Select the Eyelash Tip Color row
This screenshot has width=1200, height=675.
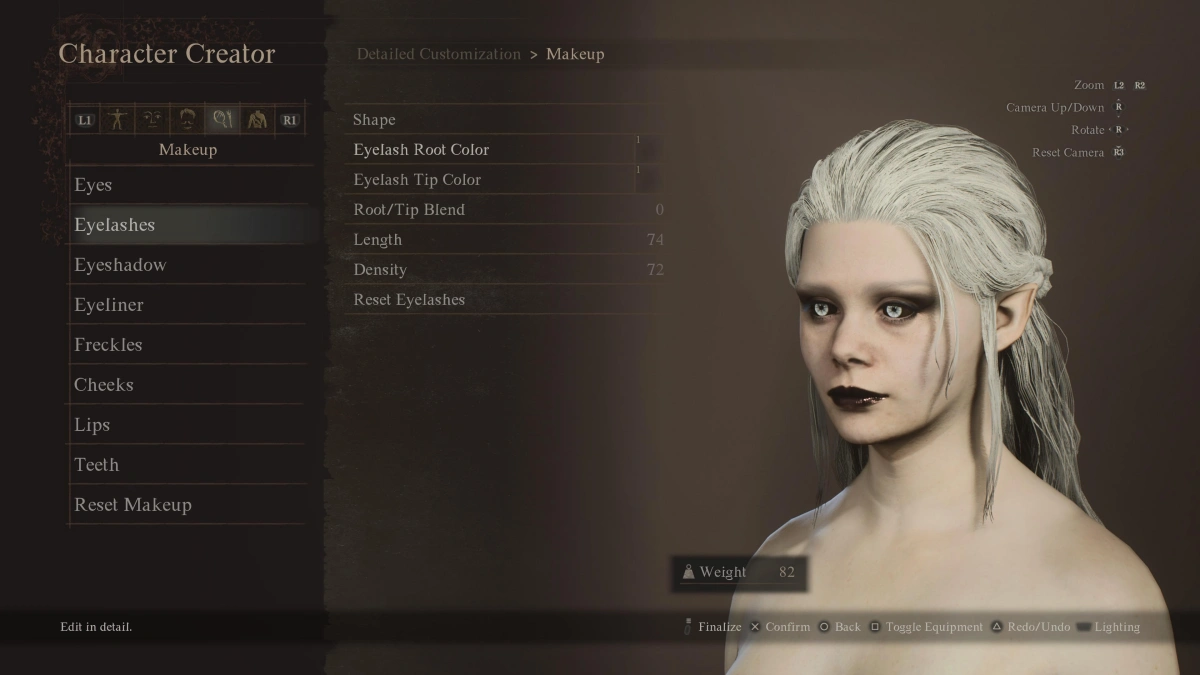pyautogui.click(x=417, y=180)
